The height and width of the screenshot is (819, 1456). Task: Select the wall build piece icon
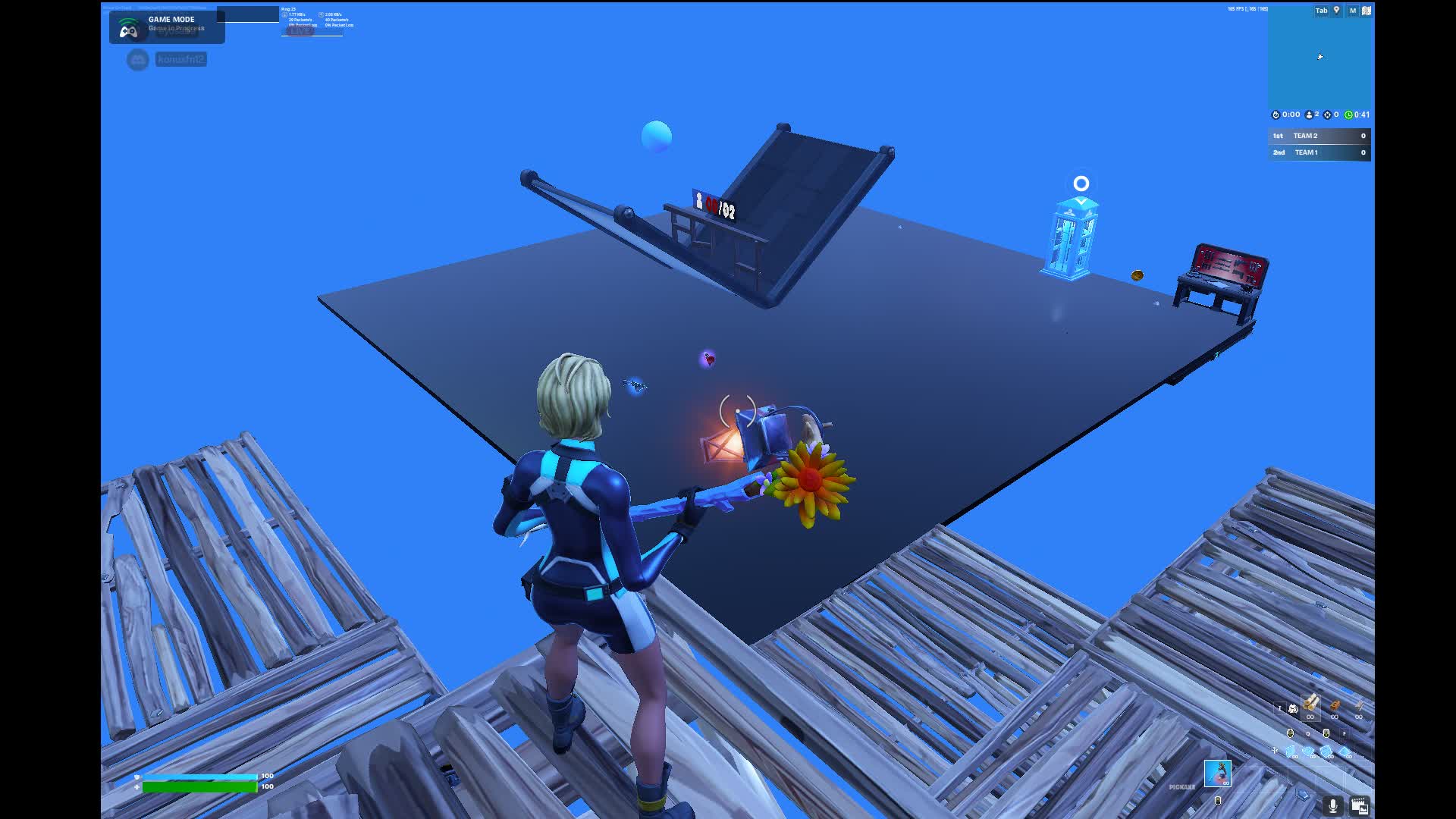(1290, 751)
